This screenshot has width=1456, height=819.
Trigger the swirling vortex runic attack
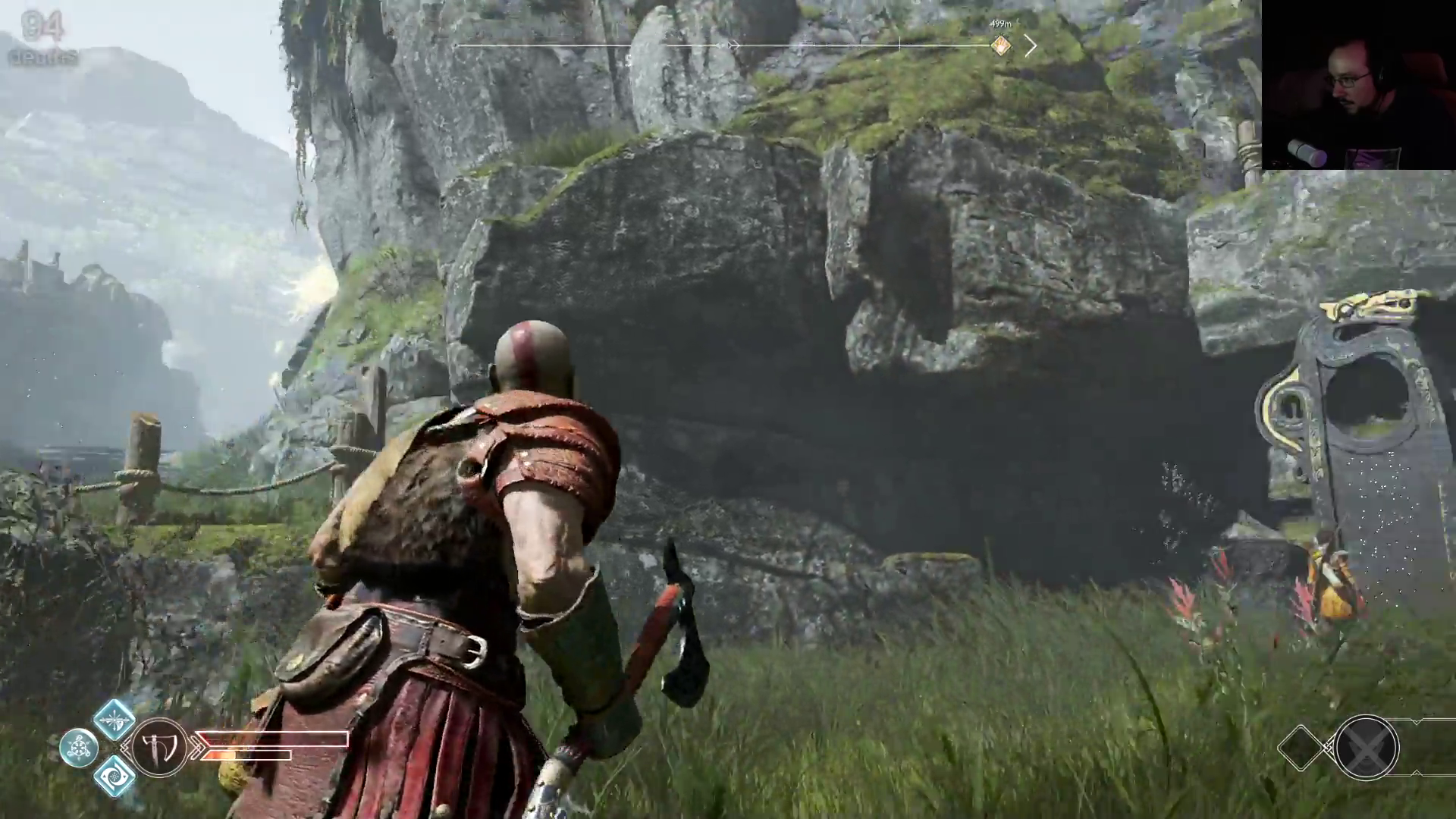click(114, 776)
